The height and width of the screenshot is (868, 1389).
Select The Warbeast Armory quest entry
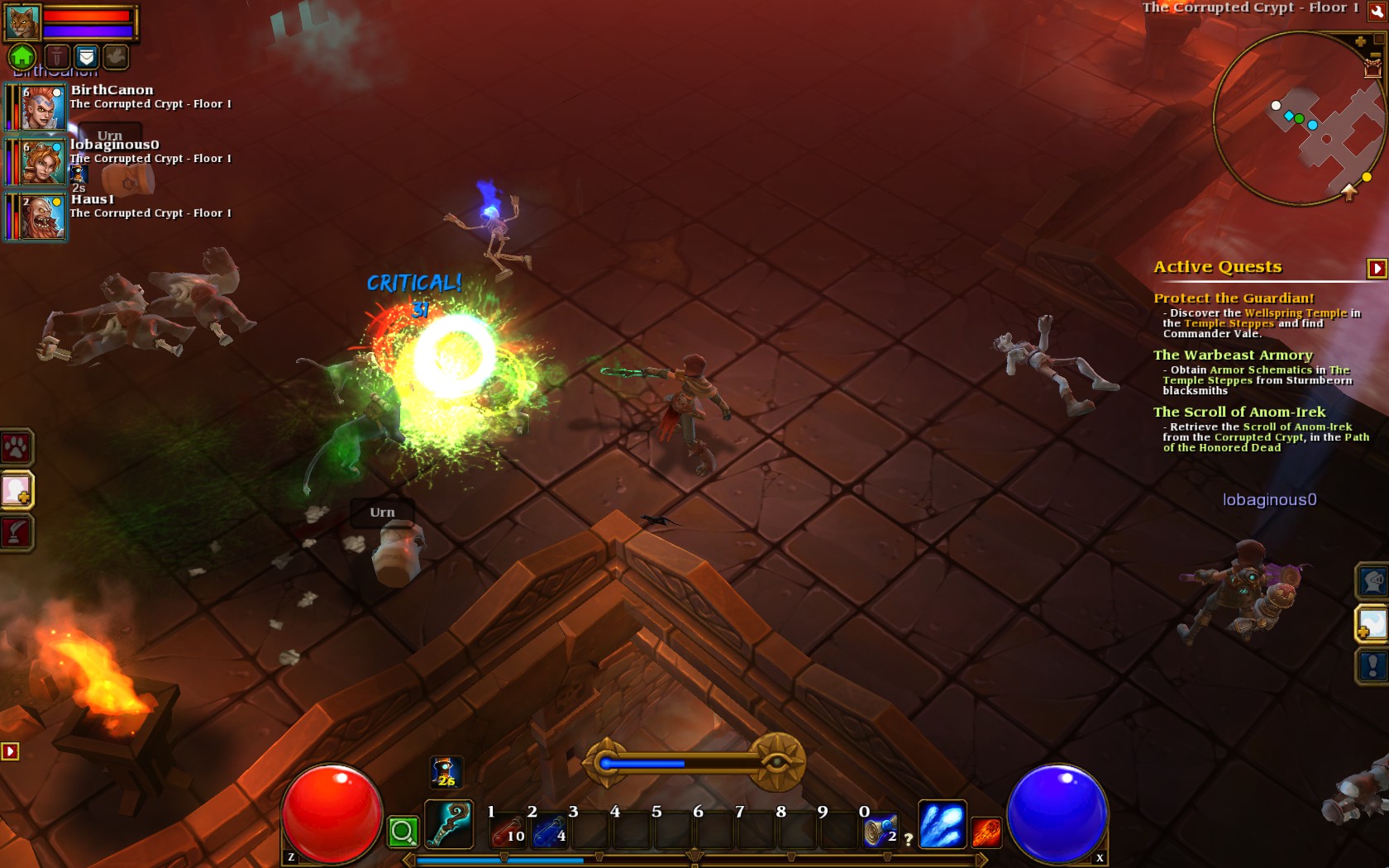(1233, 355)
